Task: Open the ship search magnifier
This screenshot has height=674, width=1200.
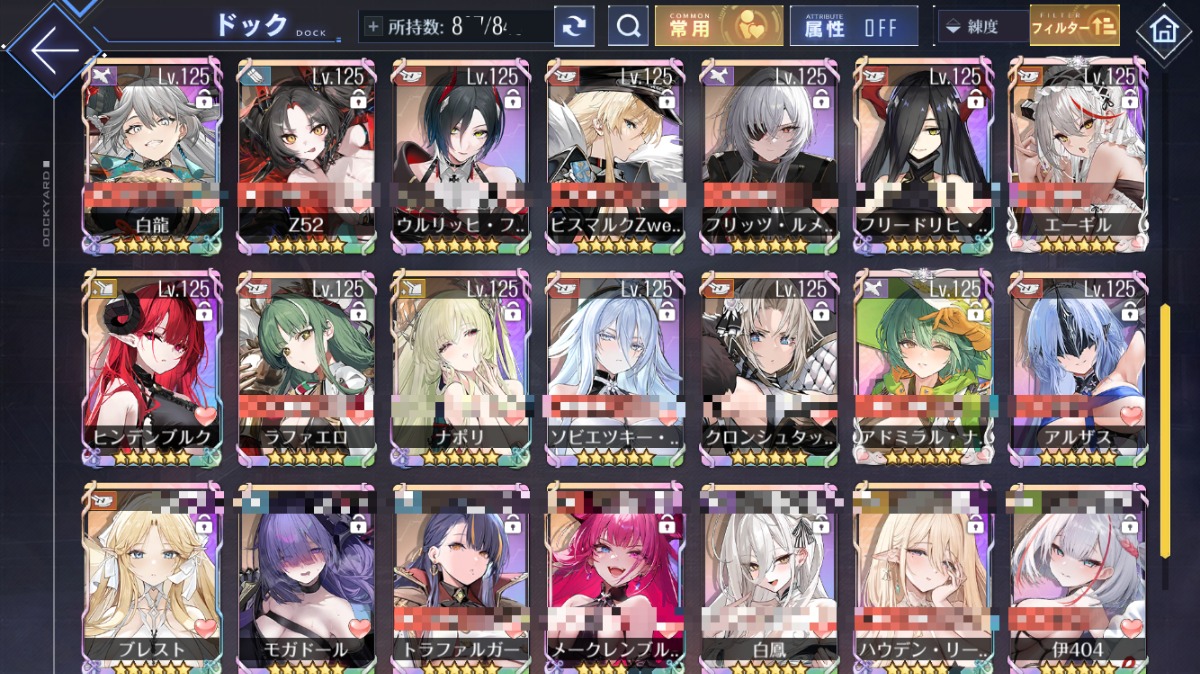Action: coord(628,27)
